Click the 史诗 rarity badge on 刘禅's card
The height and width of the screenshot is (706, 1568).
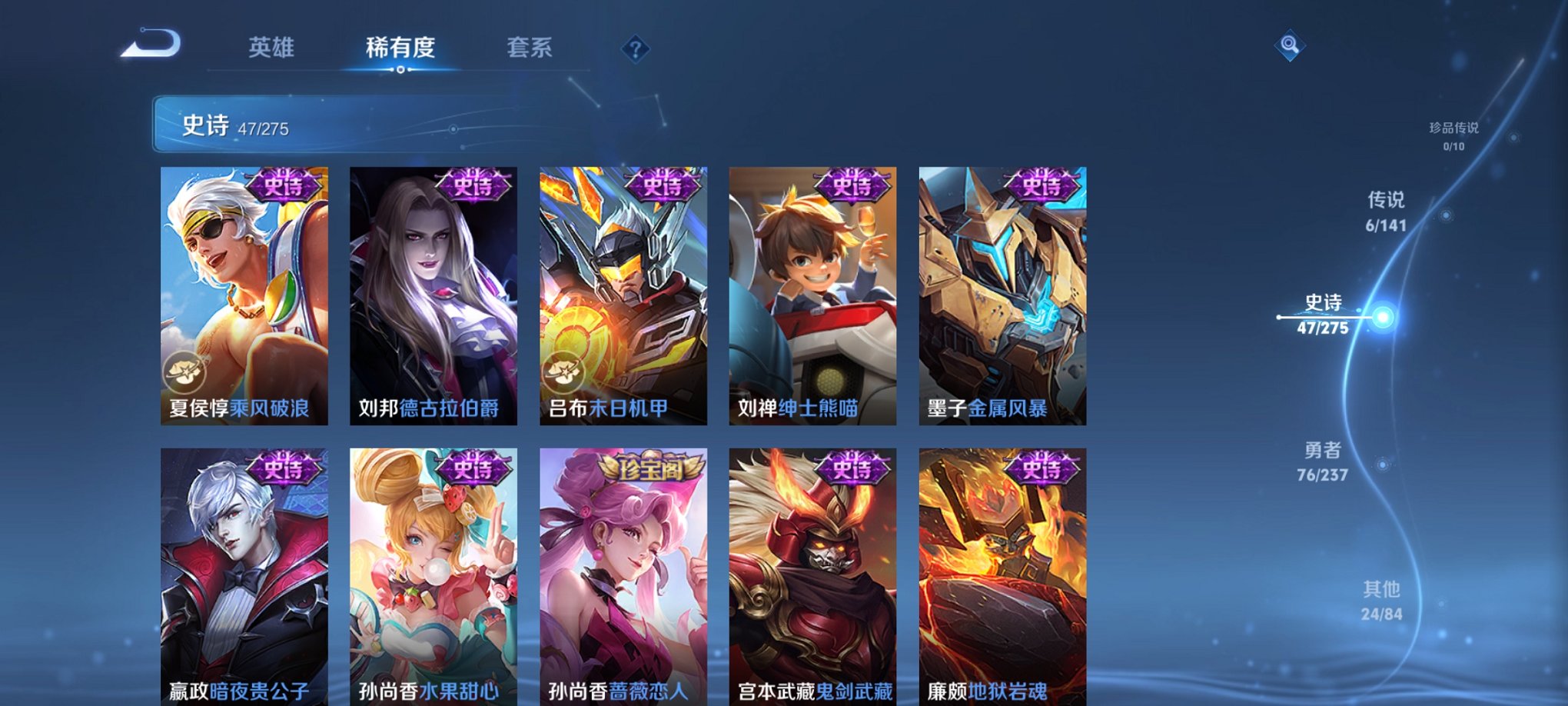pyautogui.click(x=853, y=187)
